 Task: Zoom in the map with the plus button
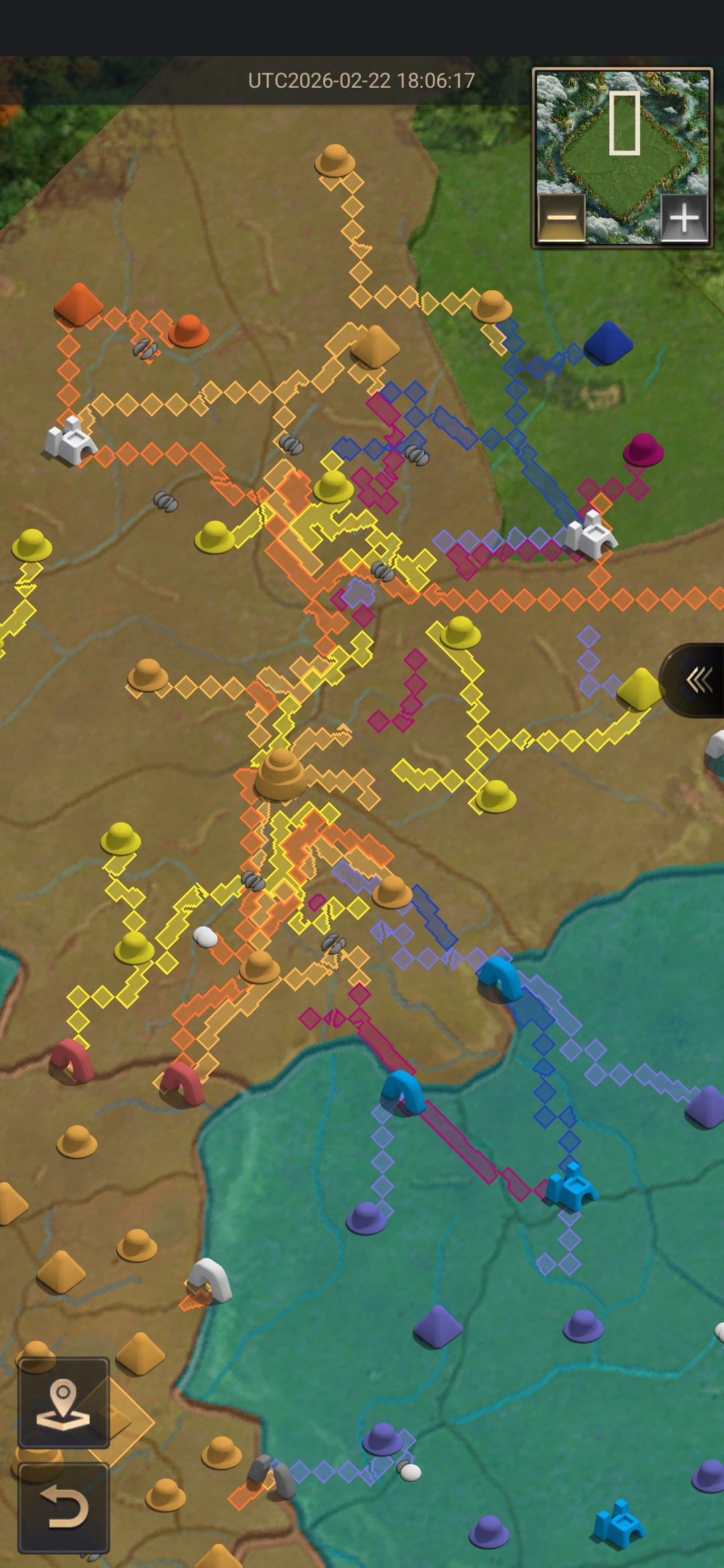(684, 218)
